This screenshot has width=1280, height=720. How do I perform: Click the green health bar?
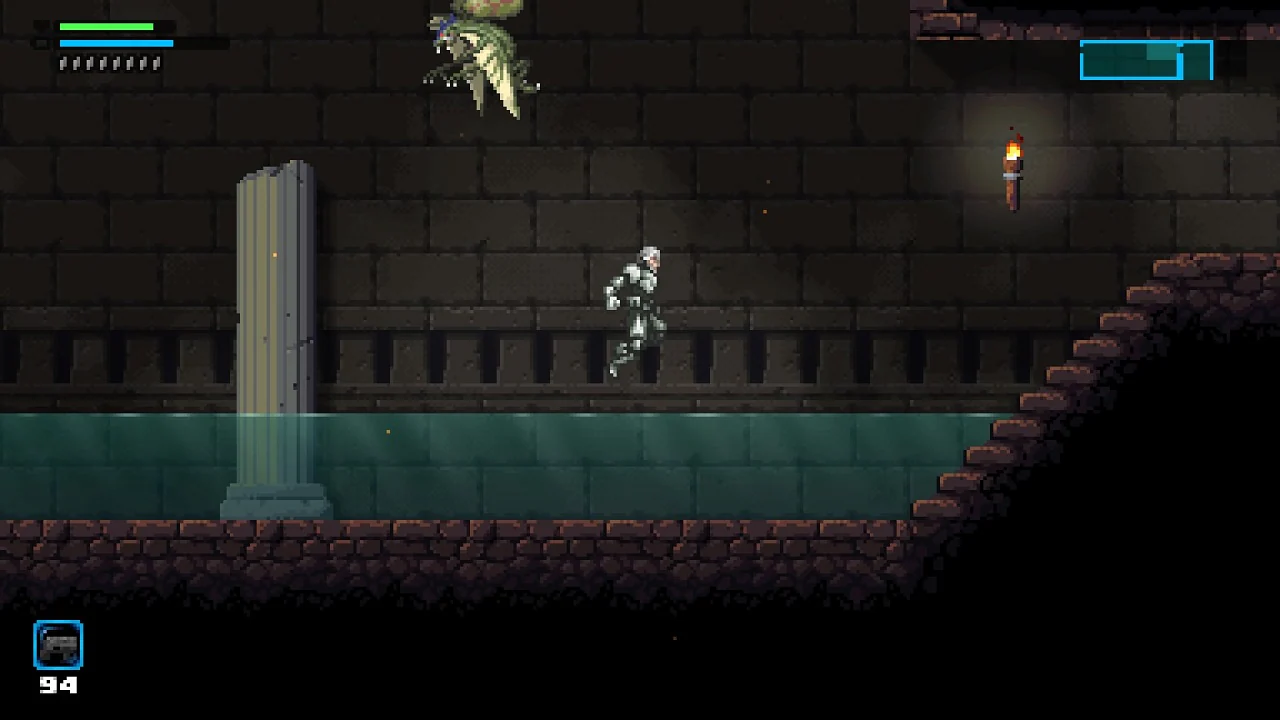(x=105, y=26)
